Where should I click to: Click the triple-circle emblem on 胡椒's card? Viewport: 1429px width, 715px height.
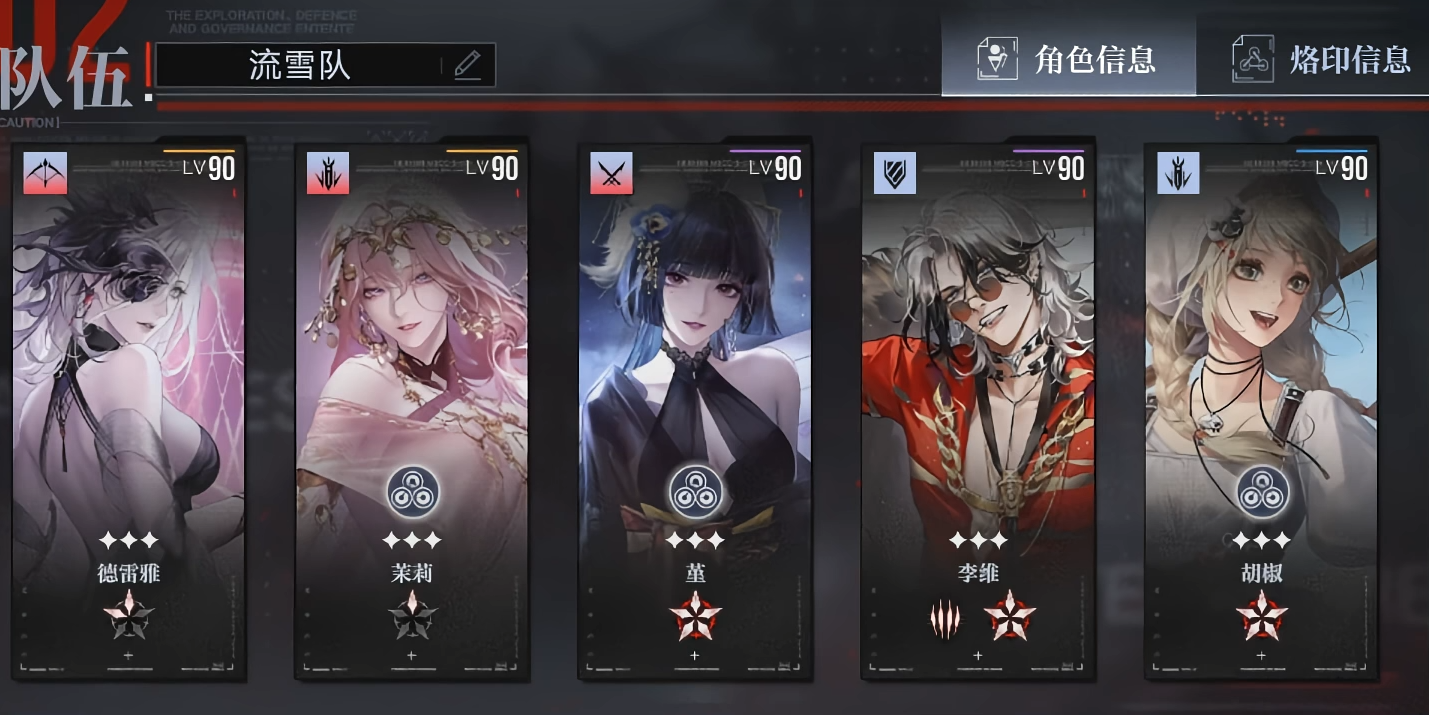click(1262, 493)
